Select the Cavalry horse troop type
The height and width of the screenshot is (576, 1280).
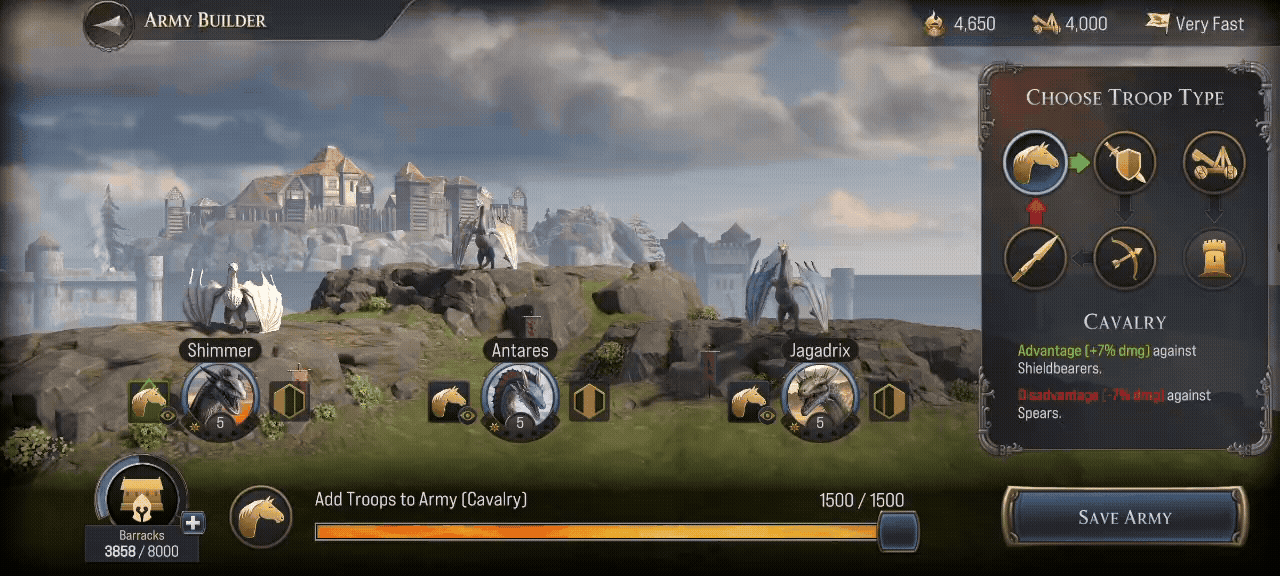(x=1035, y=162)
